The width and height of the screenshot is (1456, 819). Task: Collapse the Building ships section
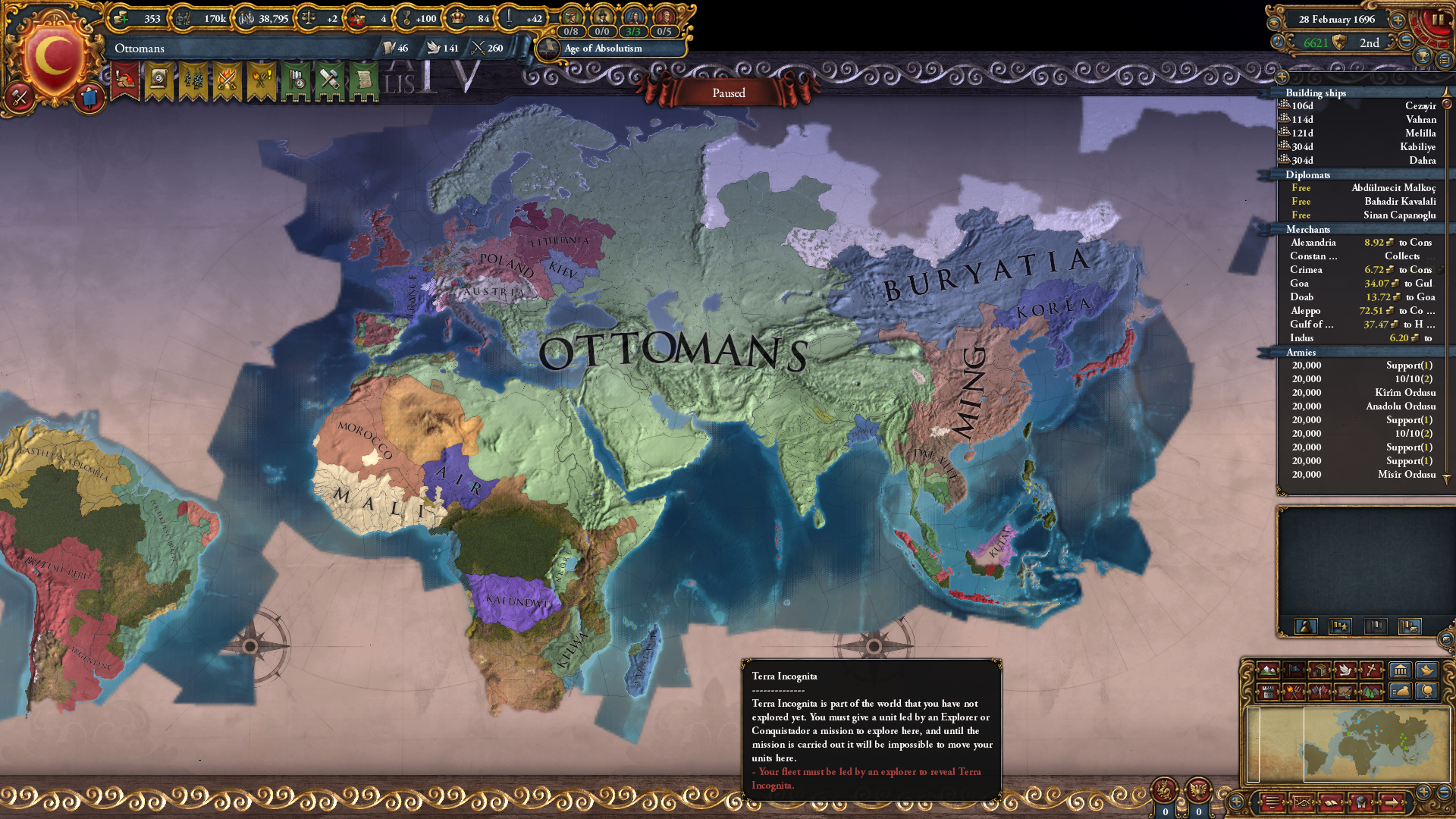click(1314, 93)
